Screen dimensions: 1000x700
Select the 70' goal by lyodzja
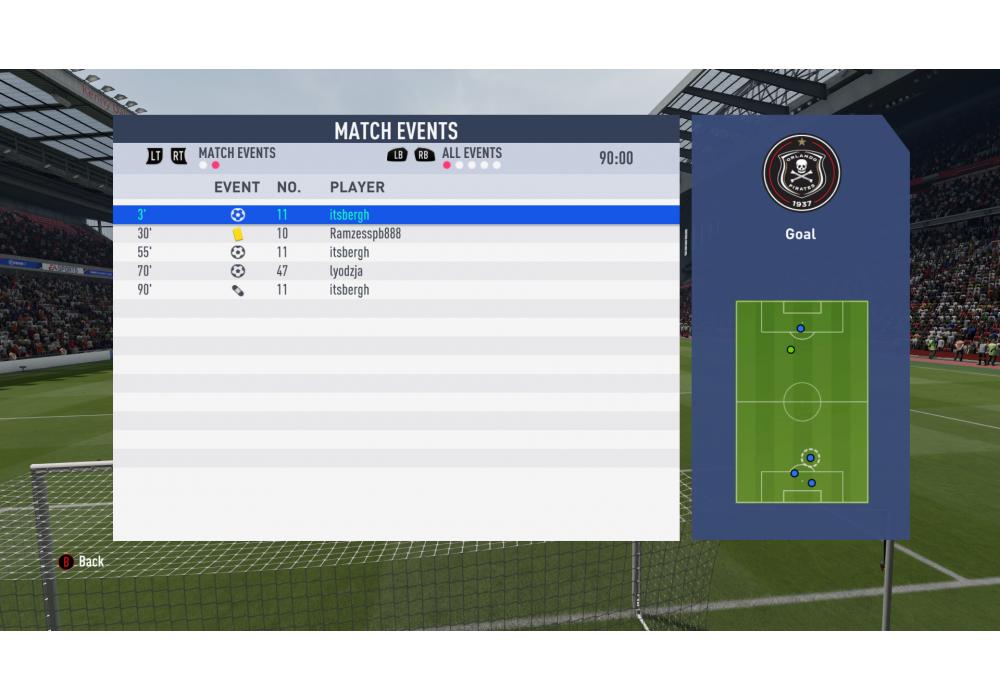click(395, 271)
